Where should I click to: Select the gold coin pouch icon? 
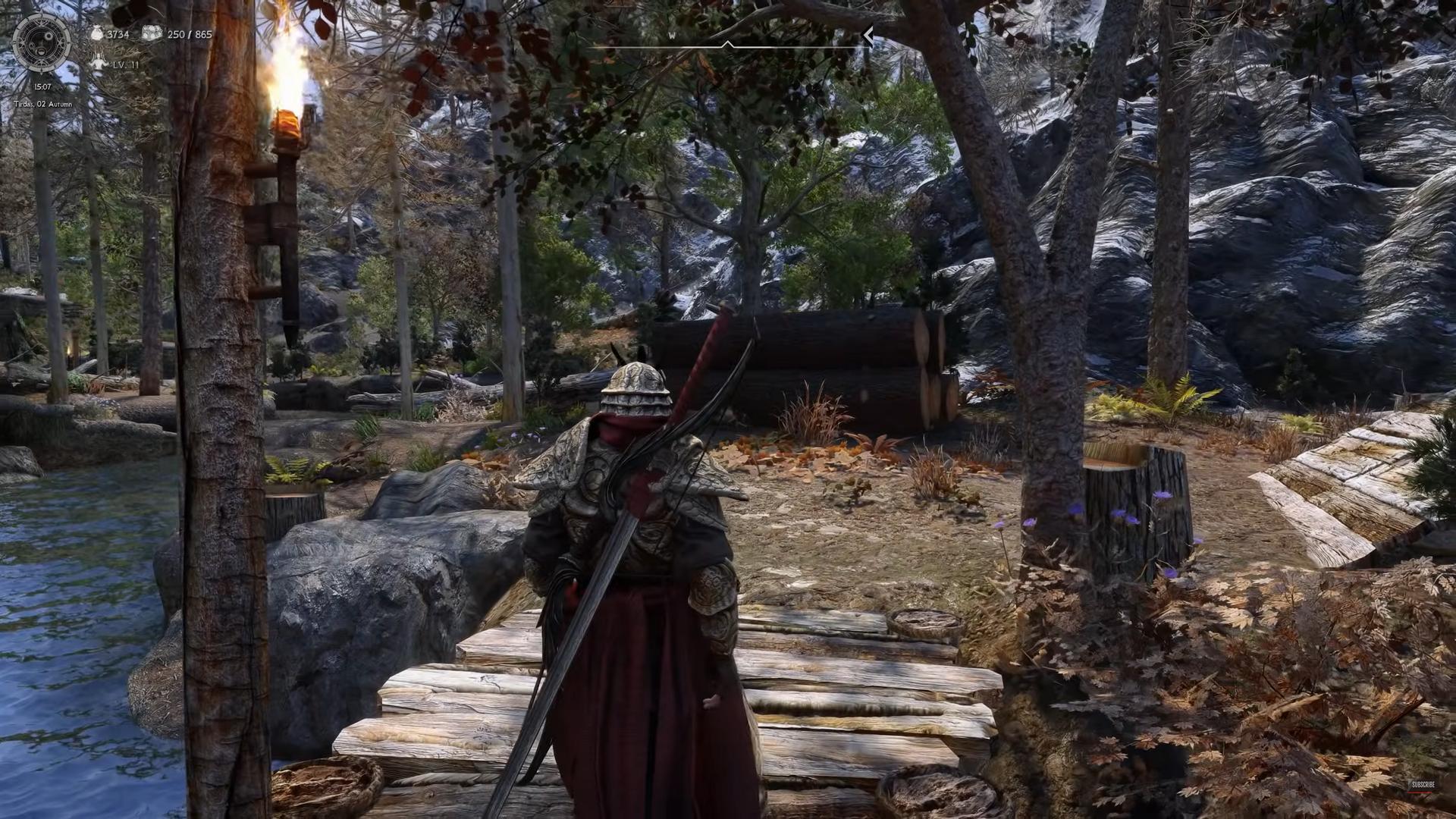(96, 34)
